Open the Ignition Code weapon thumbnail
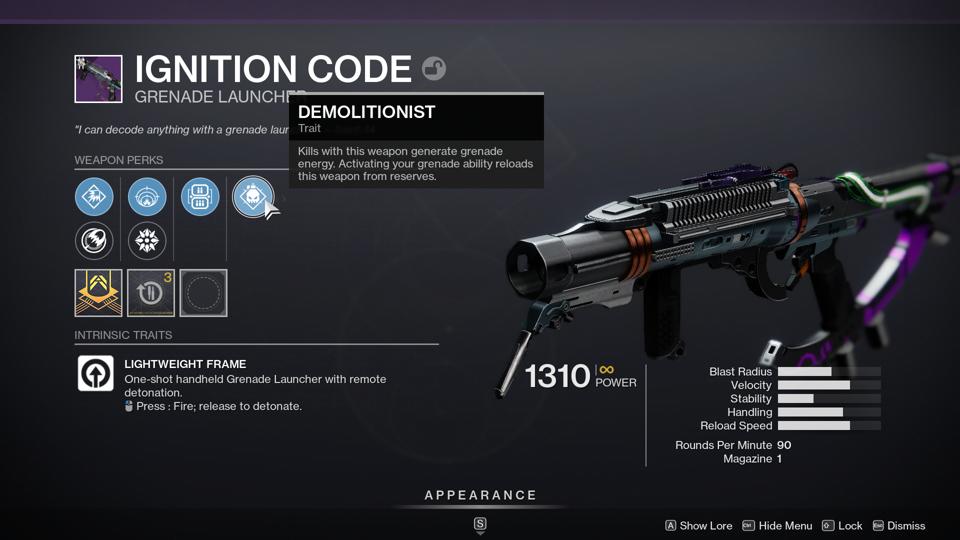 (x=98, y=79)
